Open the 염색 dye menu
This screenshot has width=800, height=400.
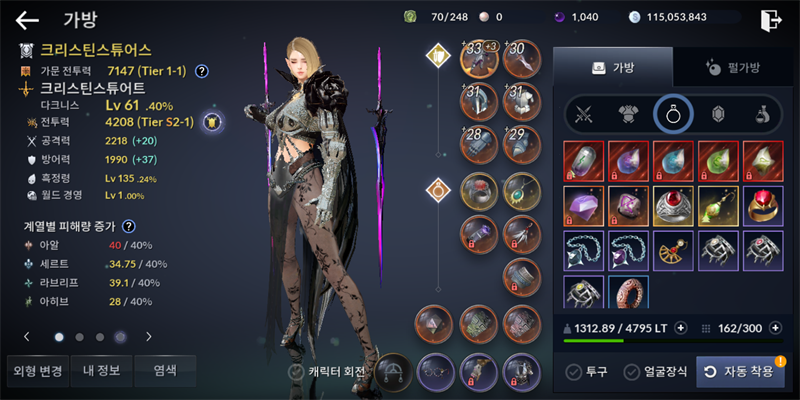point(165,372)
